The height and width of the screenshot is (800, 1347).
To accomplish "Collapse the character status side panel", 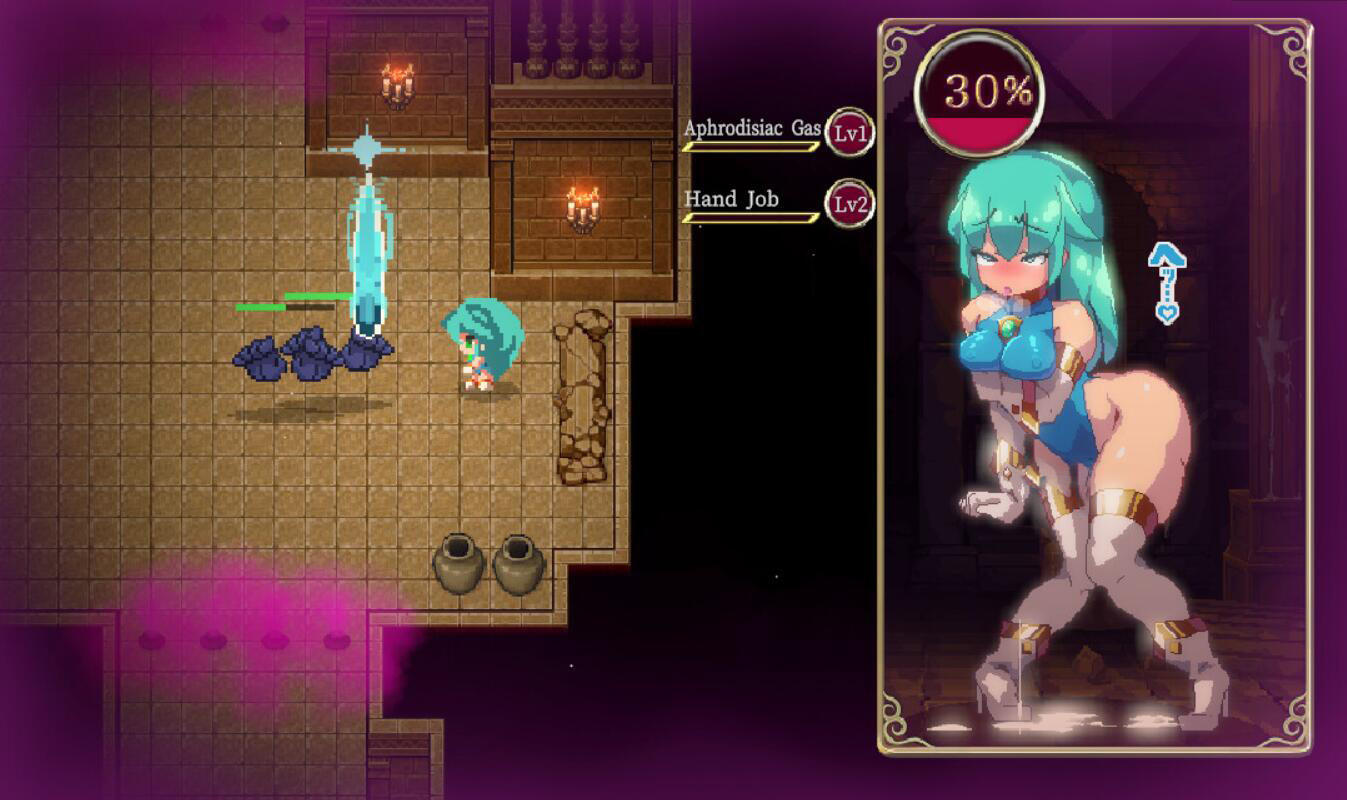I will [1092, 400].
